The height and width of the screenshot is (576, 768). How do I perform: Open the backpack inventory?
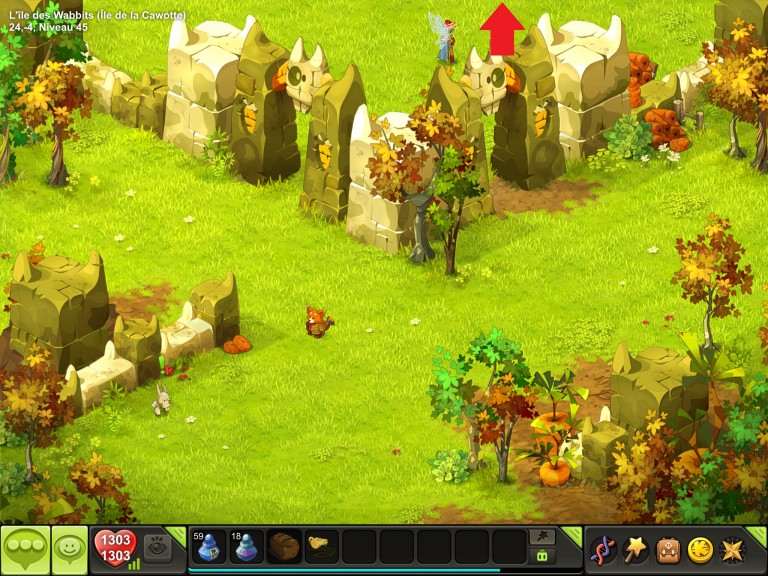667,549
